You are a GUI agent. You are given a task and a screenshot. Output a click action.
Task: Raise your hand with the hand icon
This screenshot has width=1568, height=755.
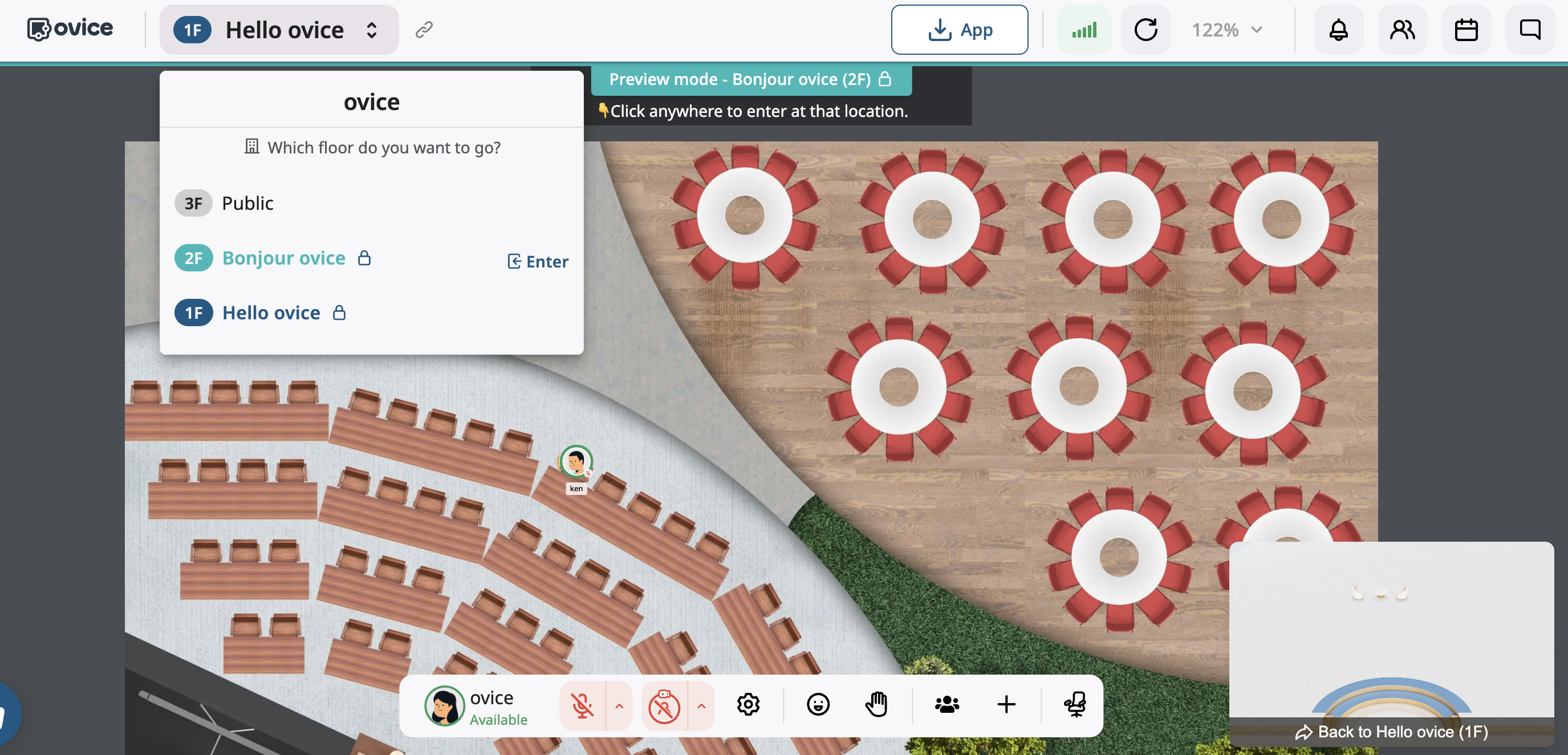point(876,704)
